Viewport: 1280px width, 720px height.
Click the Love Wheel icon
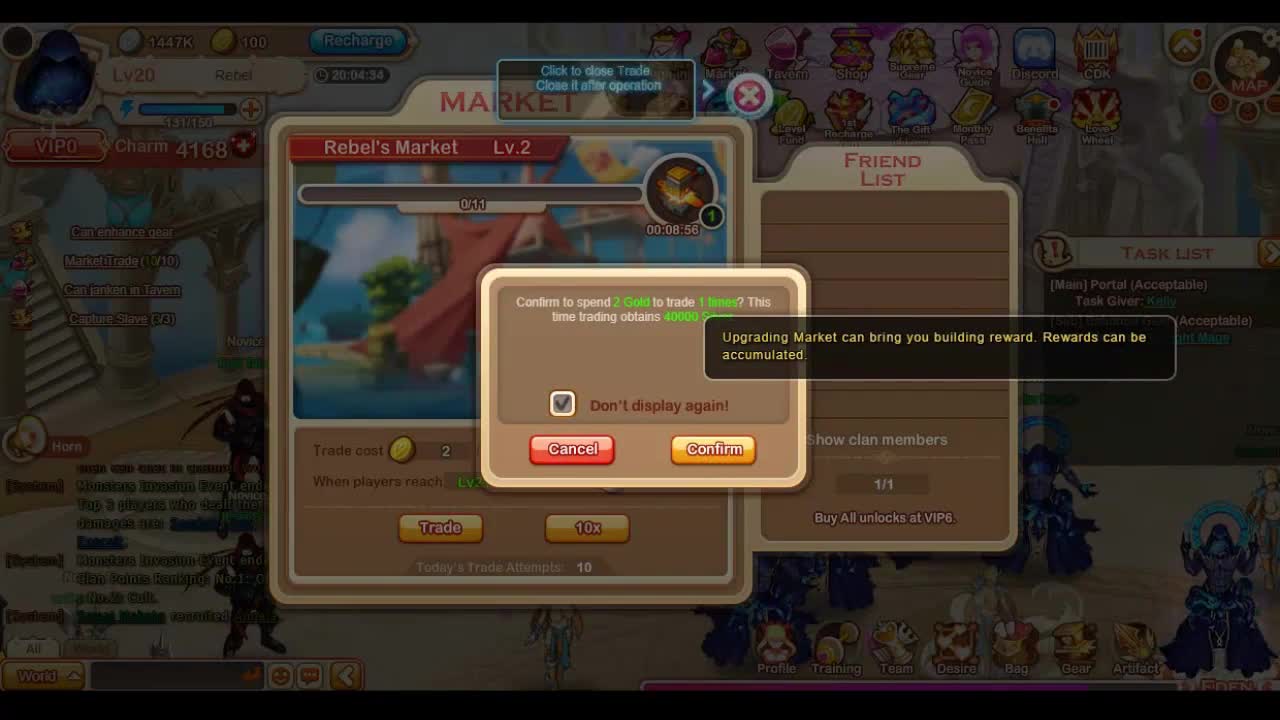(x=1097, y=117)
